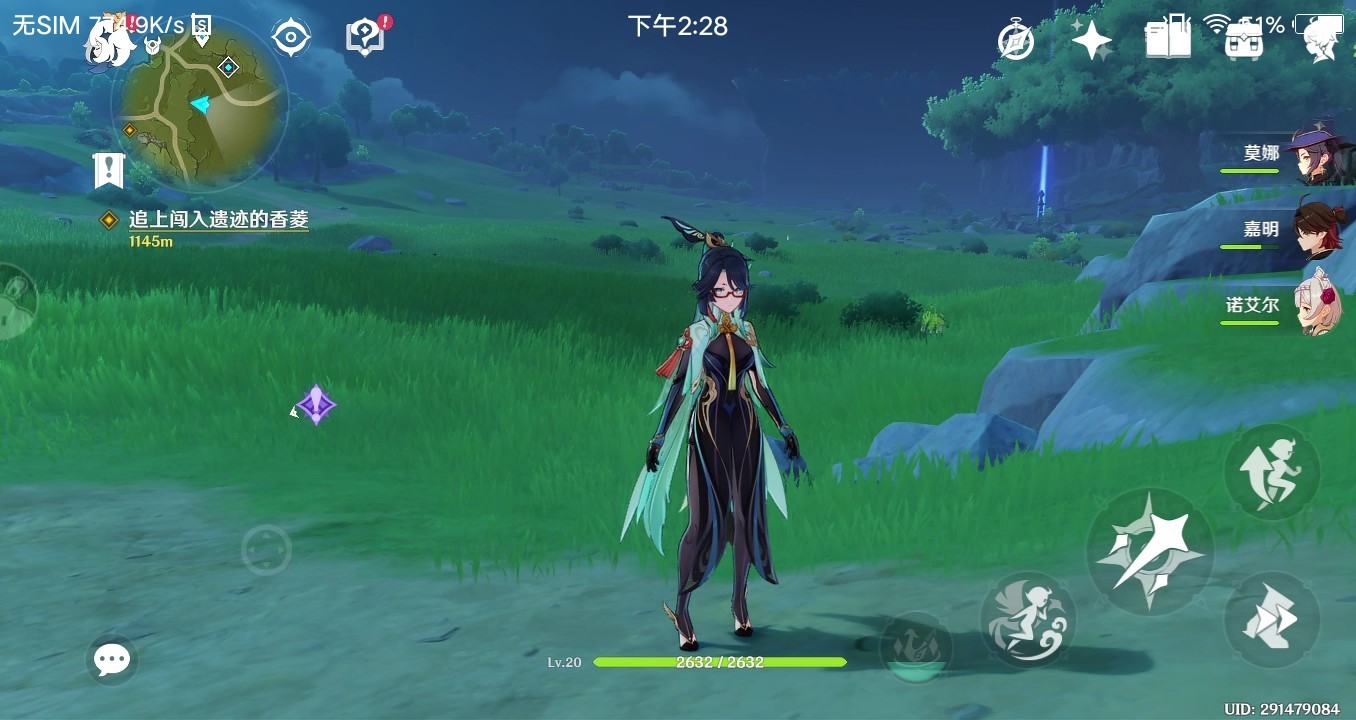Open the Adventurer Handbook book icon
Screen dimensions: 1356x720
[1167, 39]
